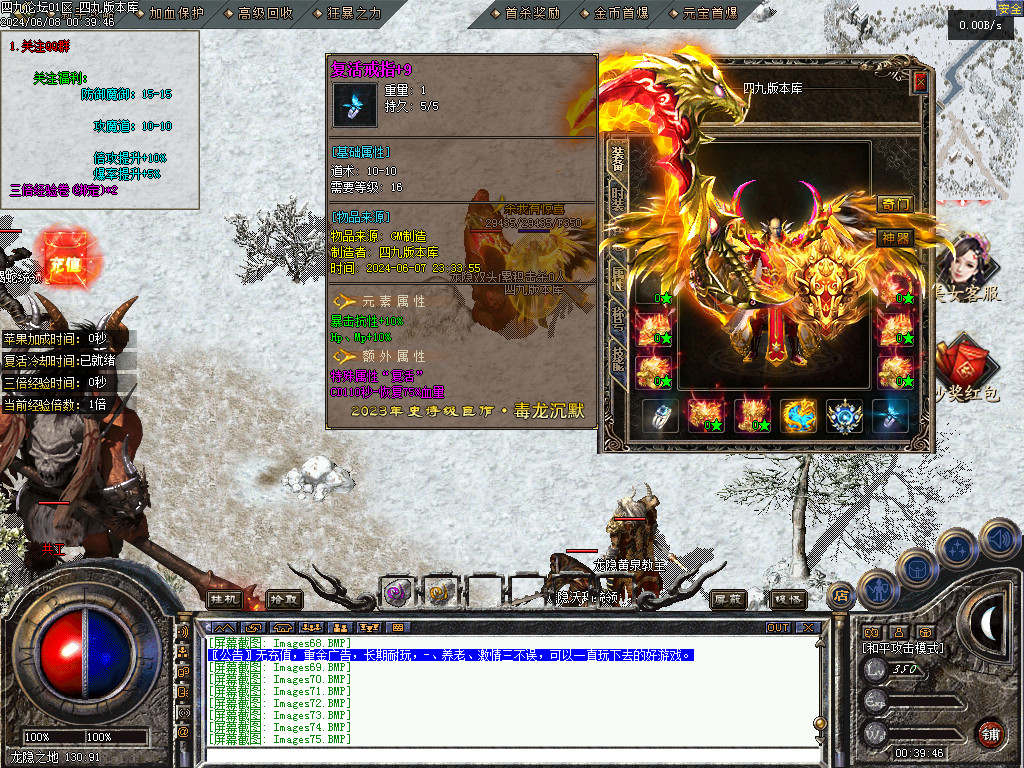The height and width of the screenshot is (768, 1024).
Task: Click the 屏蔽 shield button
Action: (x=728, y=598)
